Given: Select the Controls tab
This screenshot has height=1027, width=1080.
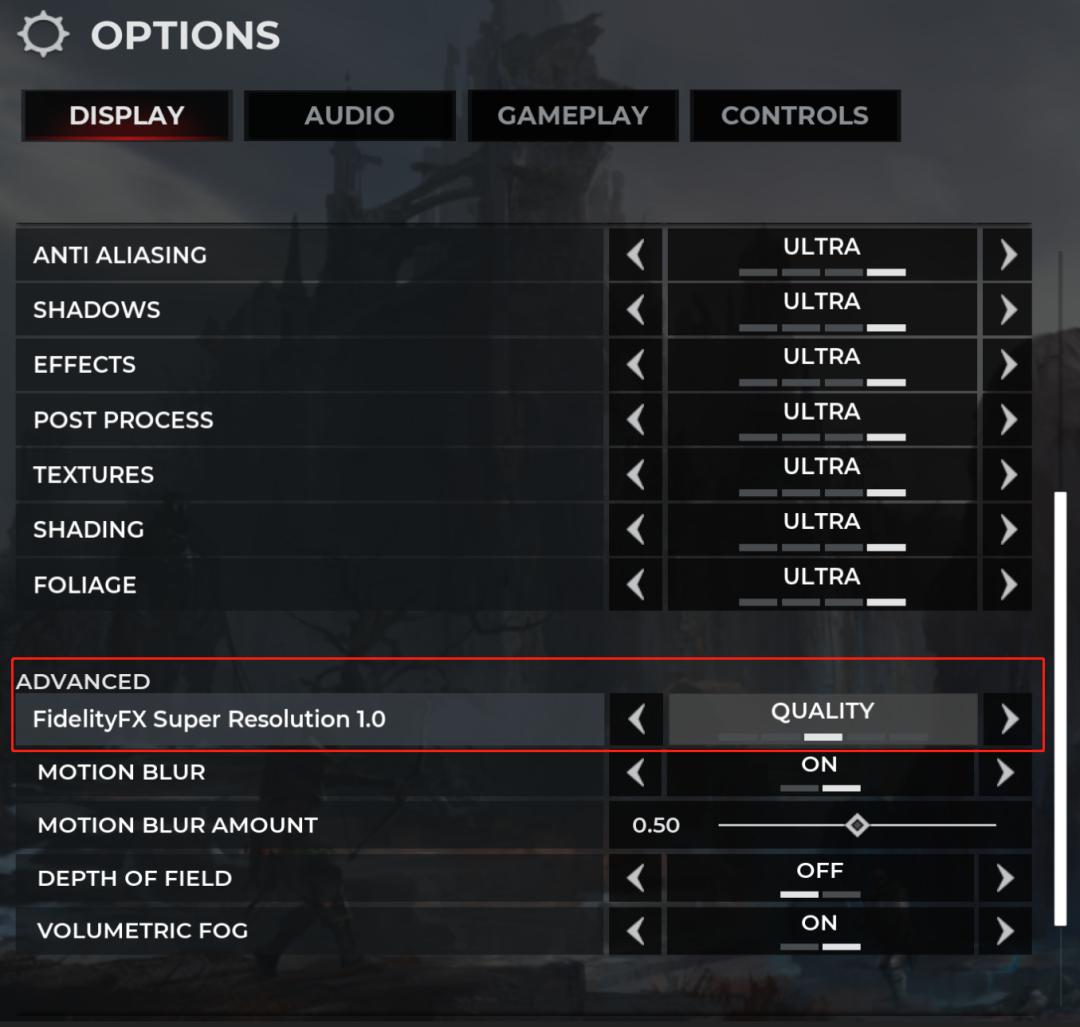Looking at the screenshot, I should tap(794, 116).
